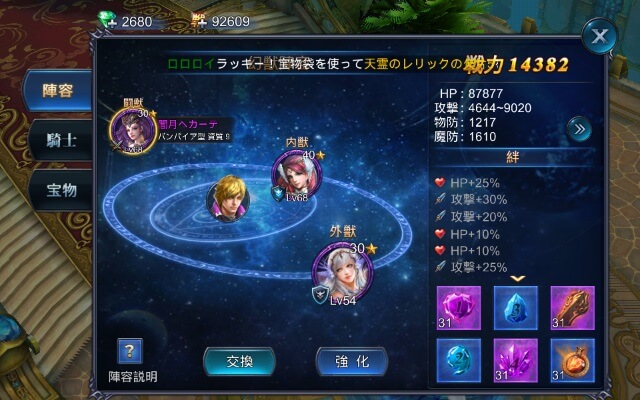Expand stats with the double-arrow button
The height and width of the screenshot is (400, 640).
tap(578, 128)
